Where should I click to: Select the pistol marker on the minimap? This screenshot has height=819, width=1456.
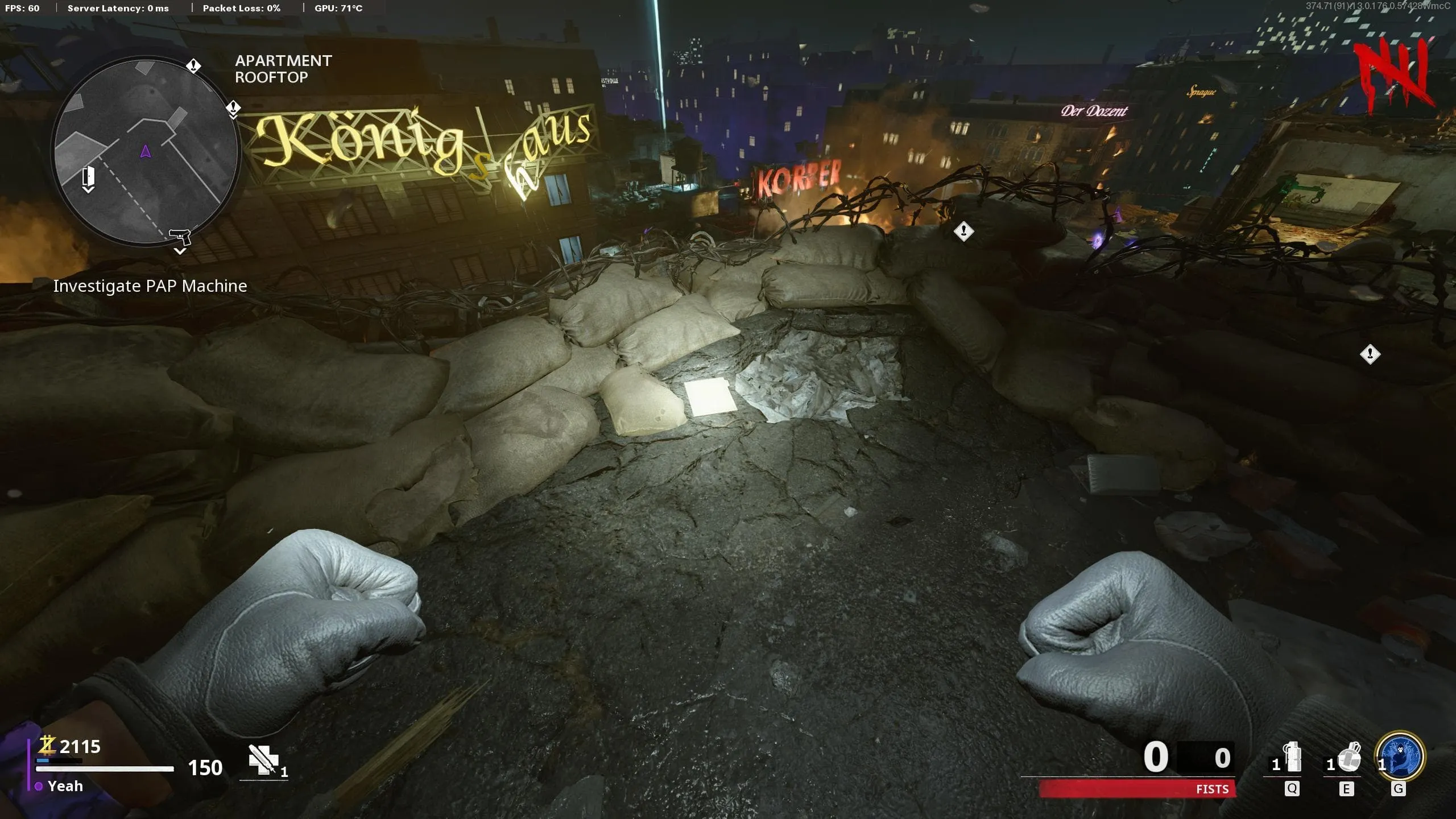pyautogui.click(x=180, y=235)
